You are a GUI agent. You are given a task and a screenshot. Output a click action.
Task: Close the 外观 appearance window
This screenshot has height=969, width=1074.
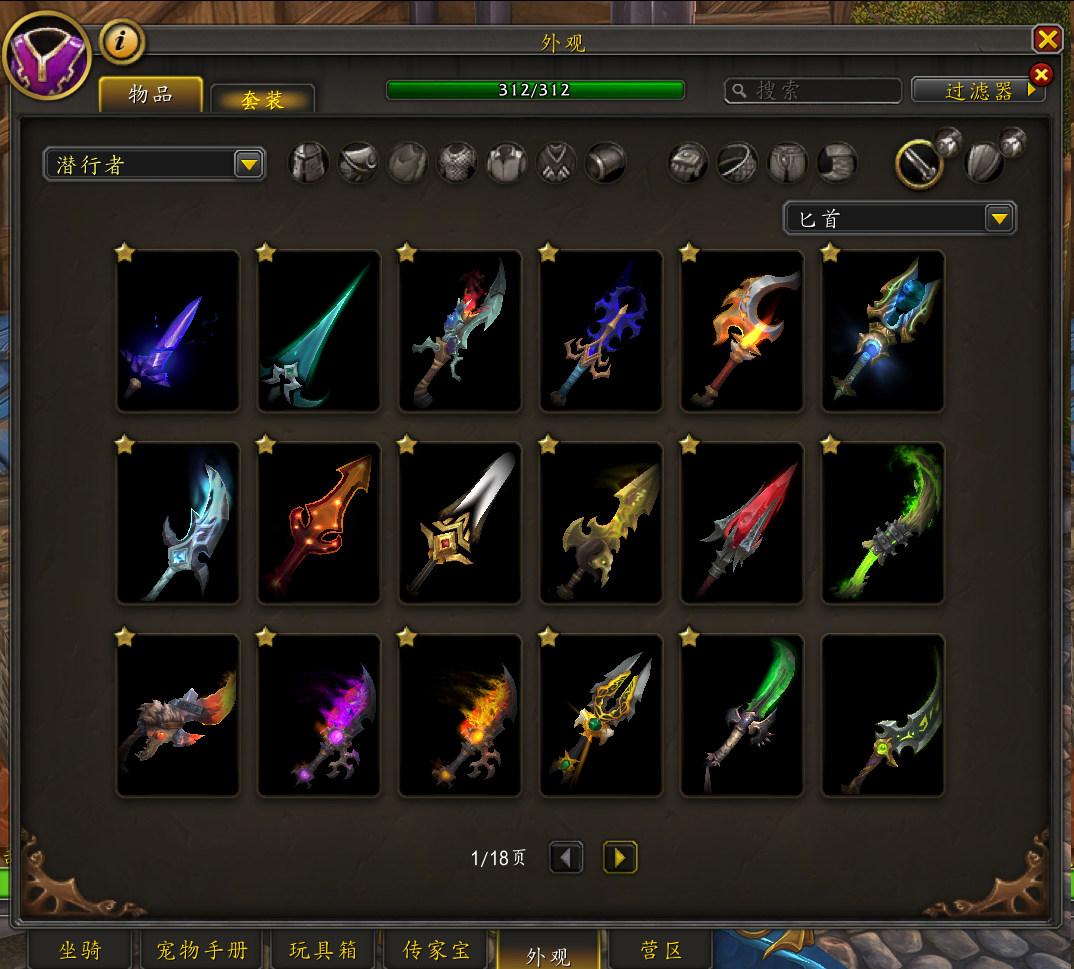point(1047,39)
